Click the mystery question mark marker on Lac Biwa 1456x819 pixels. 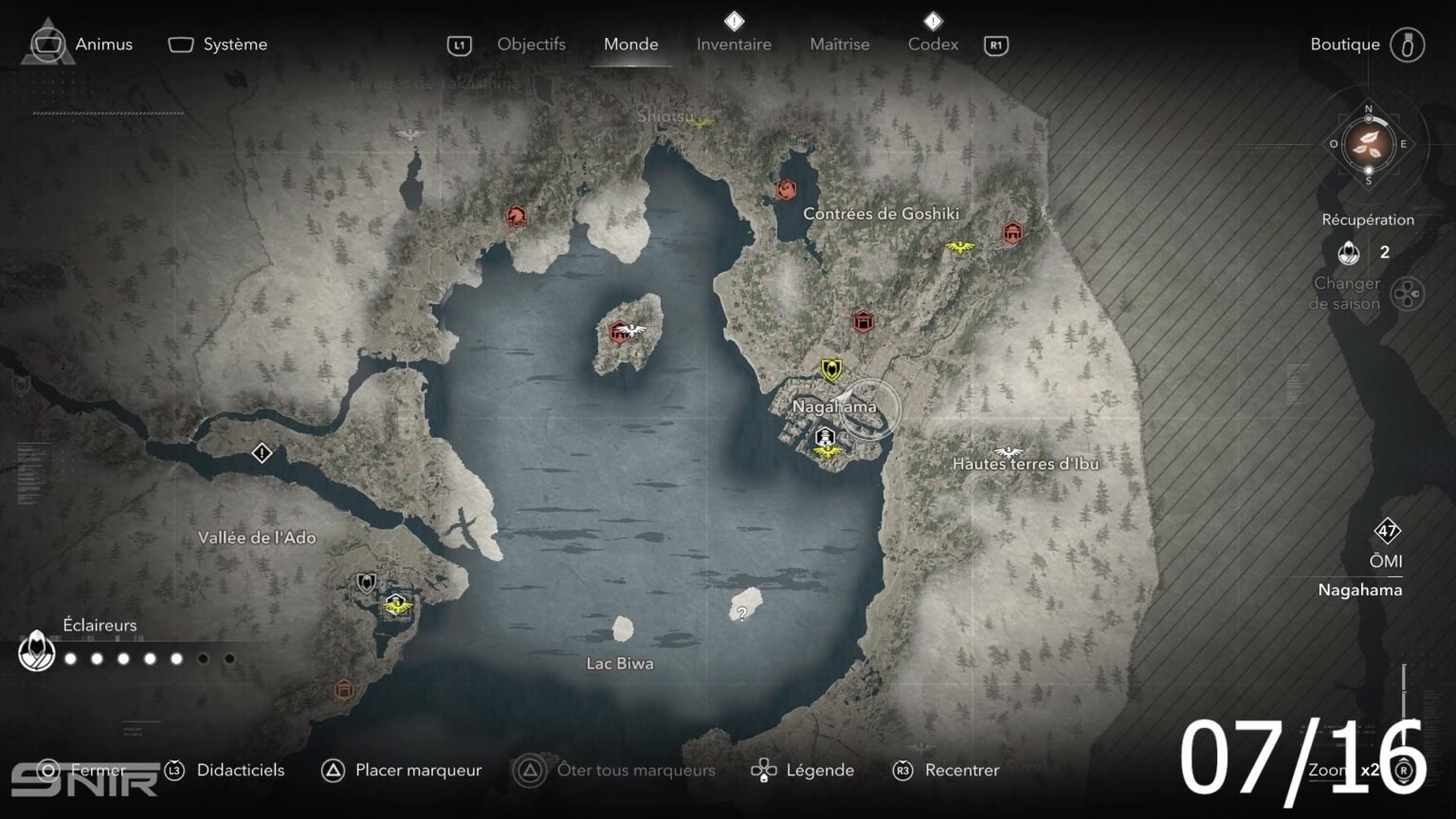(742, 611)
